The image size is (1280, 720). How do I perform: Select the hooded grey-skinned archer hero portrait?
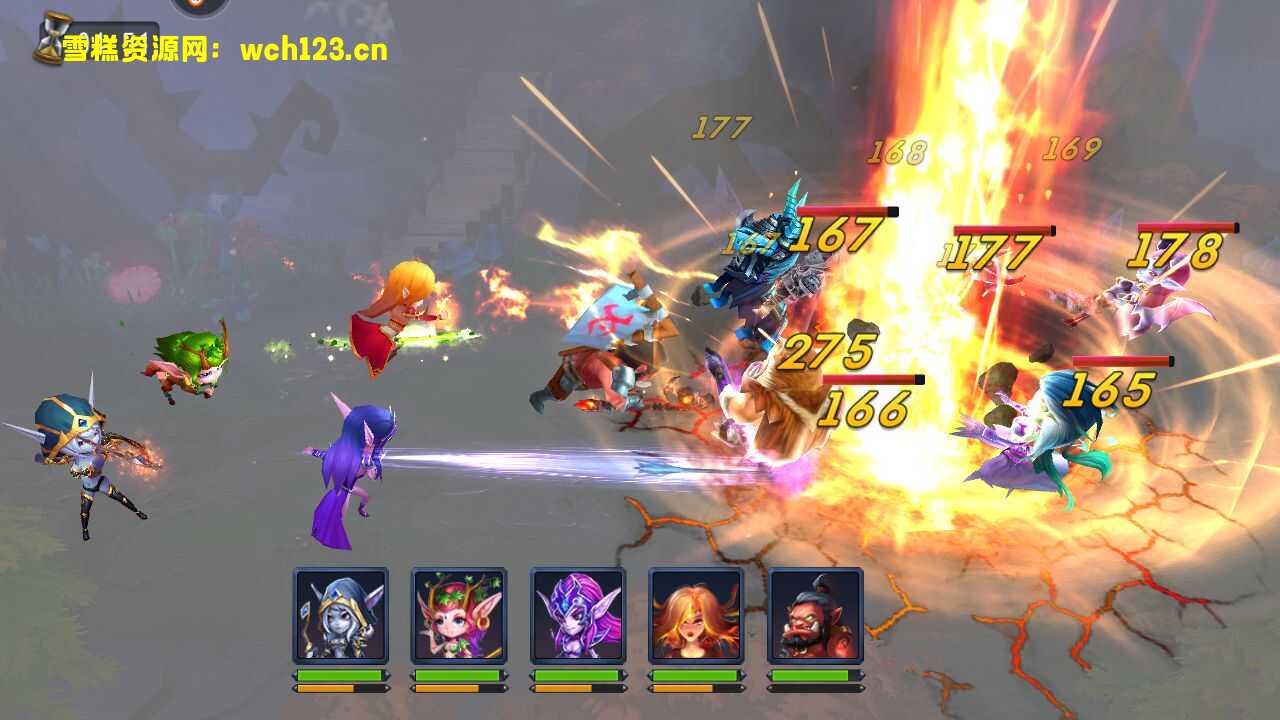click(x=340, y=615)
